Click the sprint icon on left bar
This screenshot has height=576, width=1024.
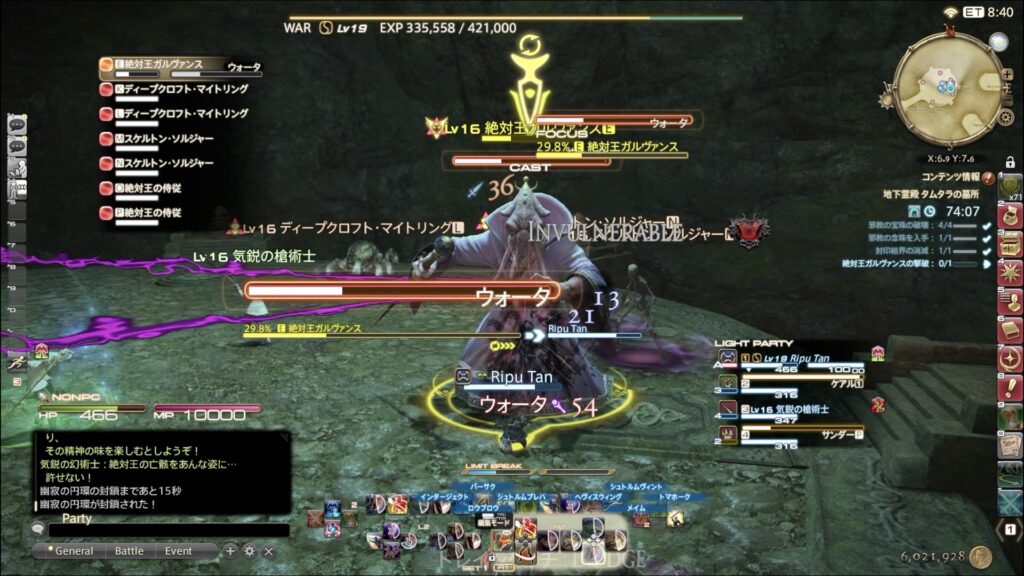[x=17, y=364]
